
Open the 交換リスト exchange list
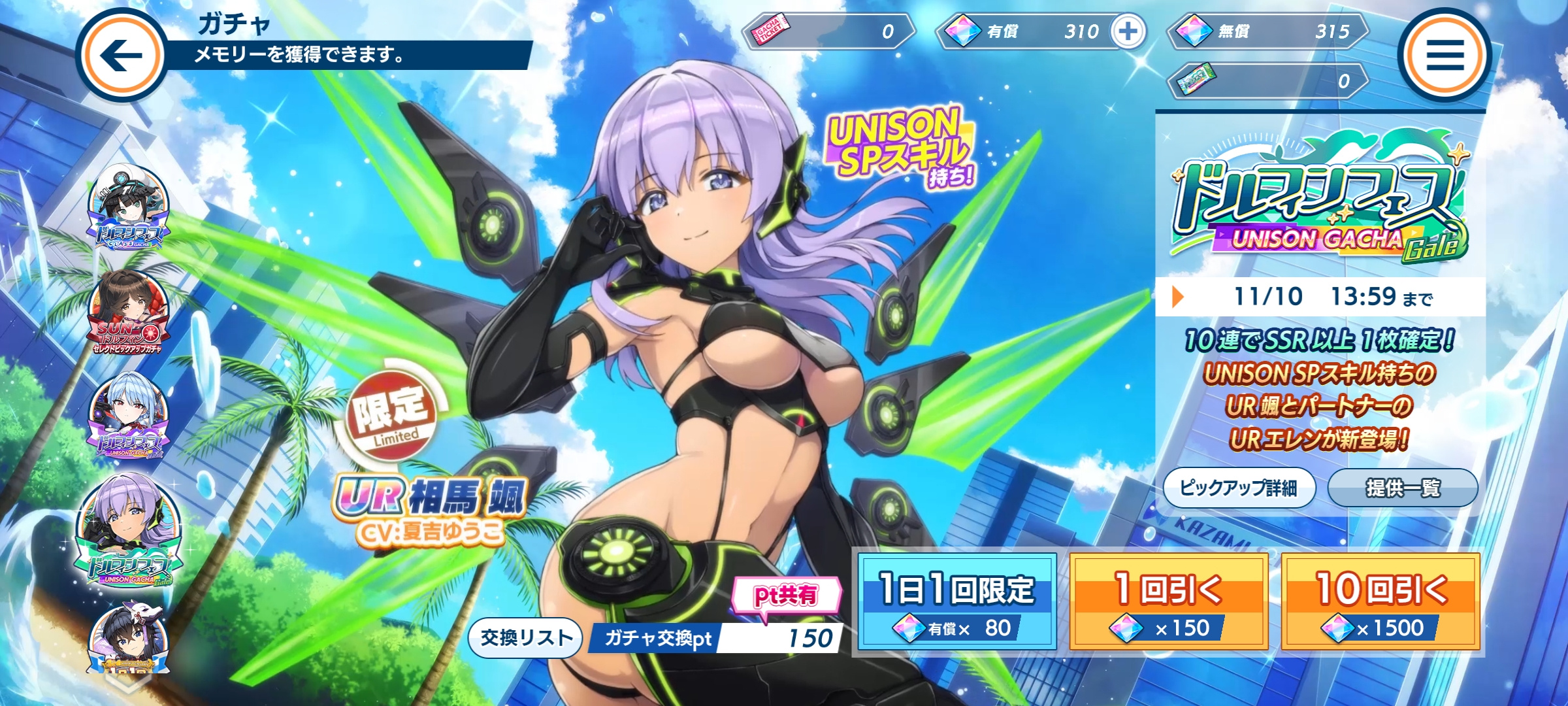coord(525,637)
